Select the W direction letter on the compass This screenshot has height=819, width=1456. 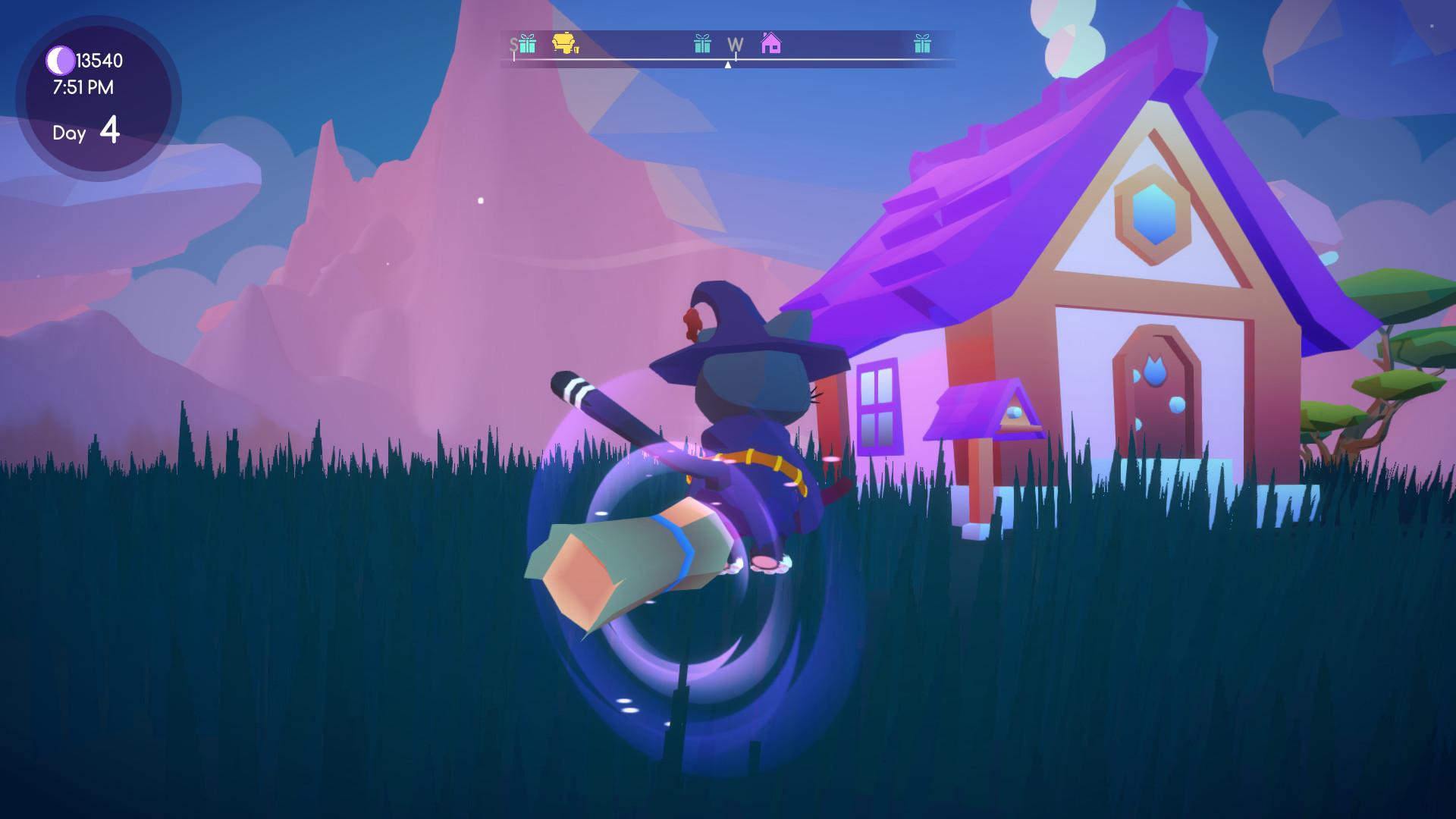(734, 45)
